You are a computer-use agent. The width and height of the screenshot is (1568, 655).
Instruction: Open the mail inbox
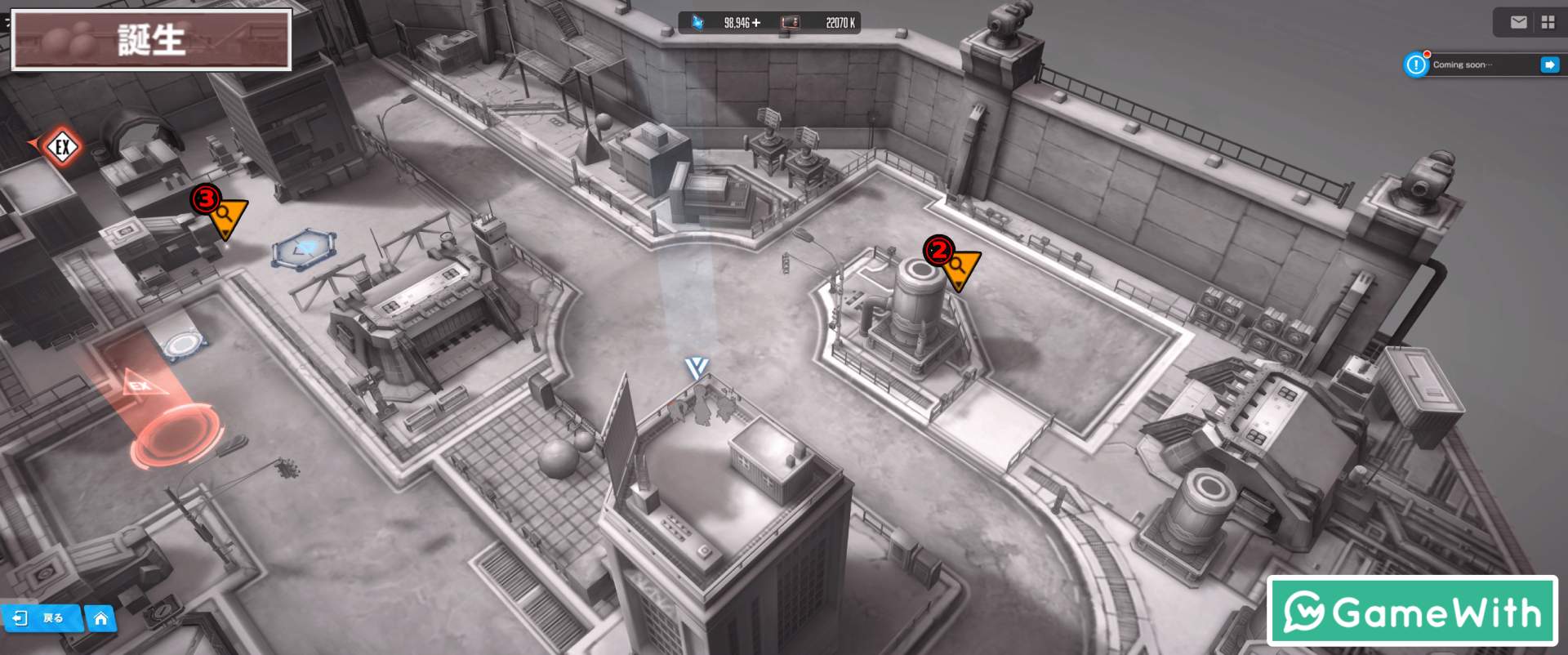tap(1518, 23)
